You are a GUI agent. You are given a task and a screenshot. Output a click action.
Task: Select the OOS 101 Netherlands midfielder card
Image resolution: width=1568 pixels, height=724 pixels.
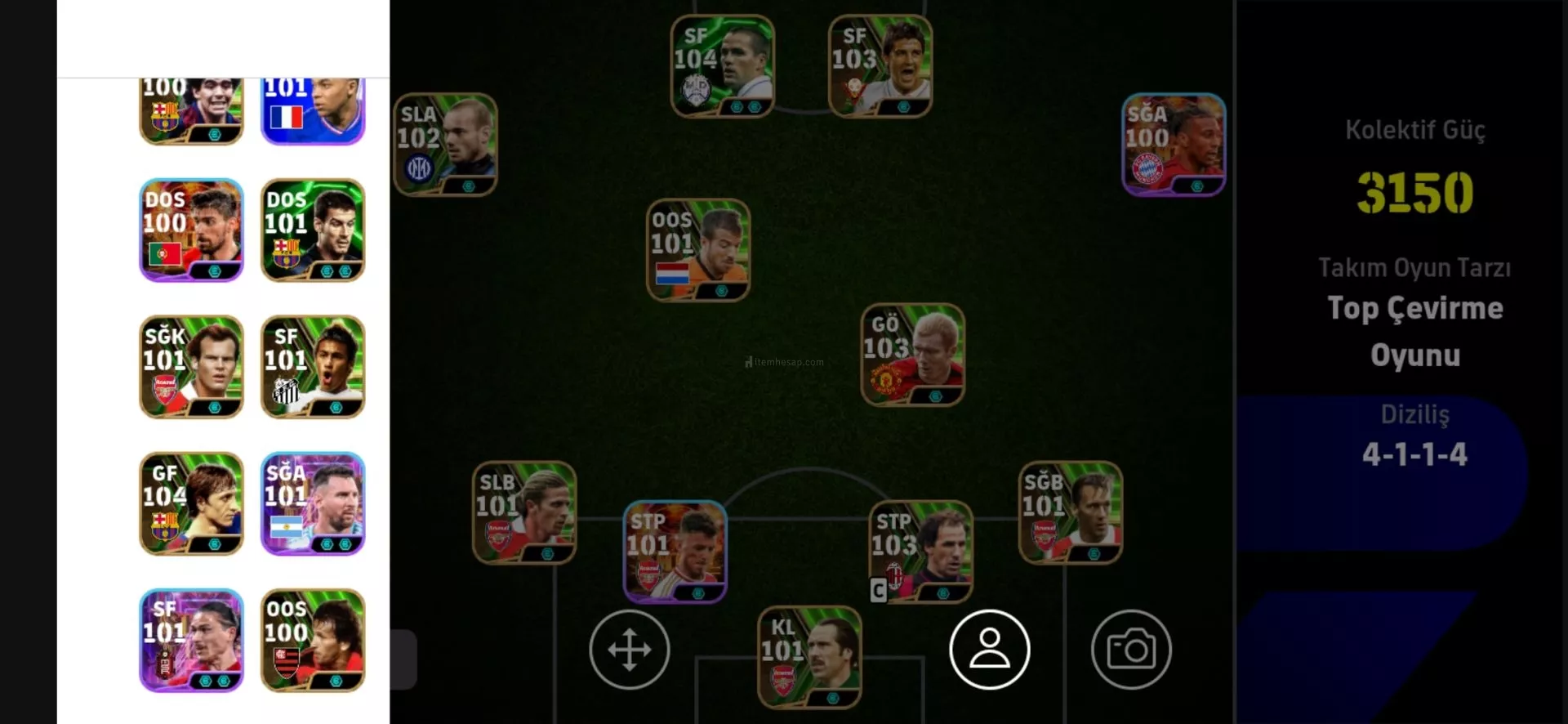tap(697, 250)
